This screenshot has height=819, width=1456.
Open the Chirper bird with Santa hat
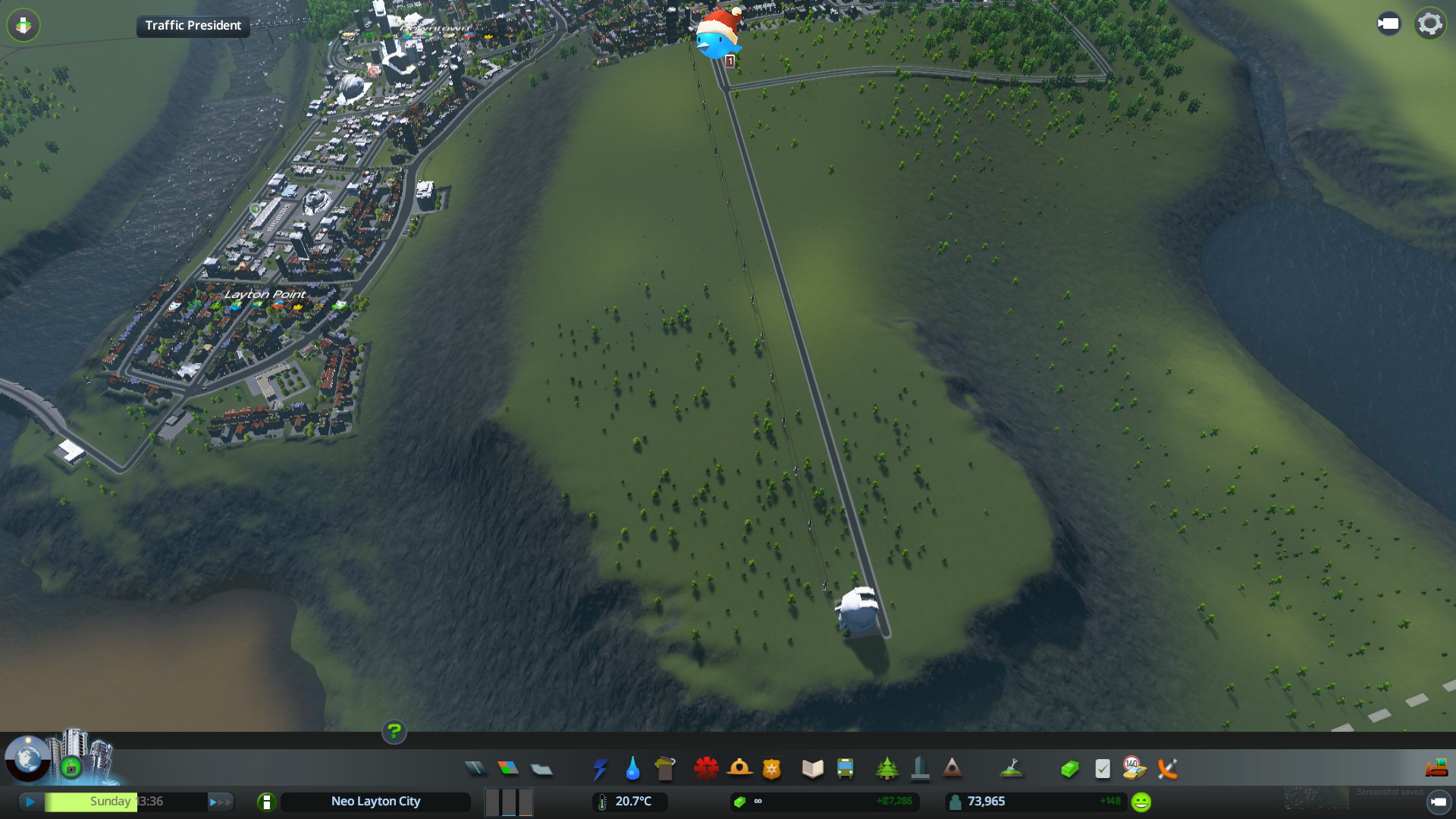pyautogui.click(x=717, y=35)
